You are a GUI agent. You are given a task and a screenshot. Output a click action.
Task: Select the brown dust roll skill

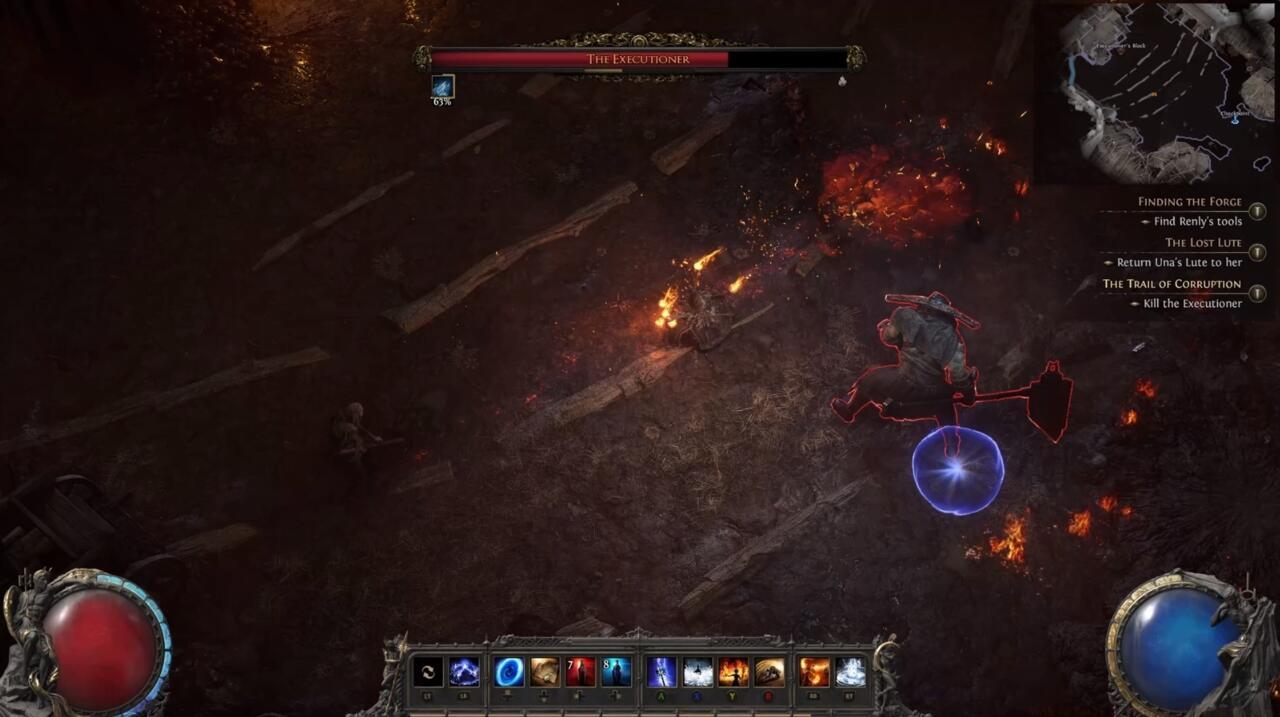point(769,671)
